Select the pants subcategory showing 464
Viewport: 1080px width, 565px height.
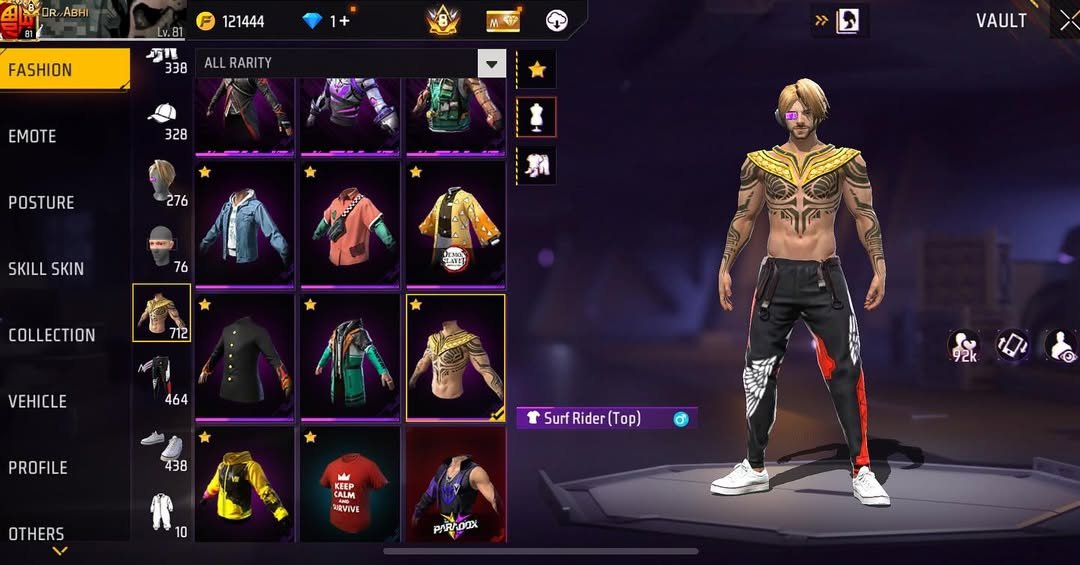coord(162,380)
